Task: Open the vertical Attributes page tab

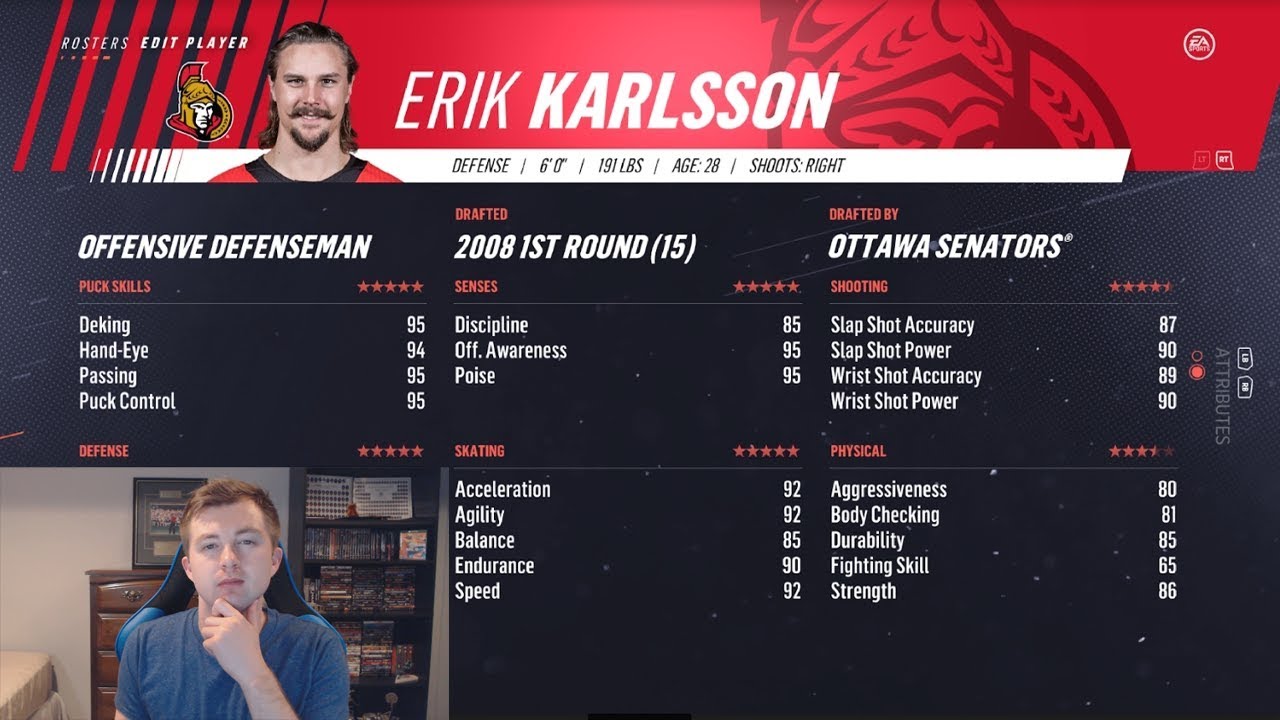Action: (x=1221, y=395)
